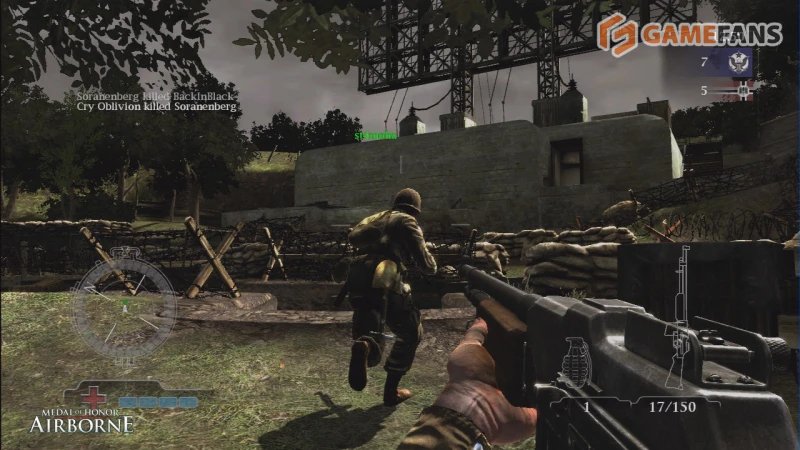Click the Axis cross team emblem
800x450 pixels.
click(x=743, y=91)
